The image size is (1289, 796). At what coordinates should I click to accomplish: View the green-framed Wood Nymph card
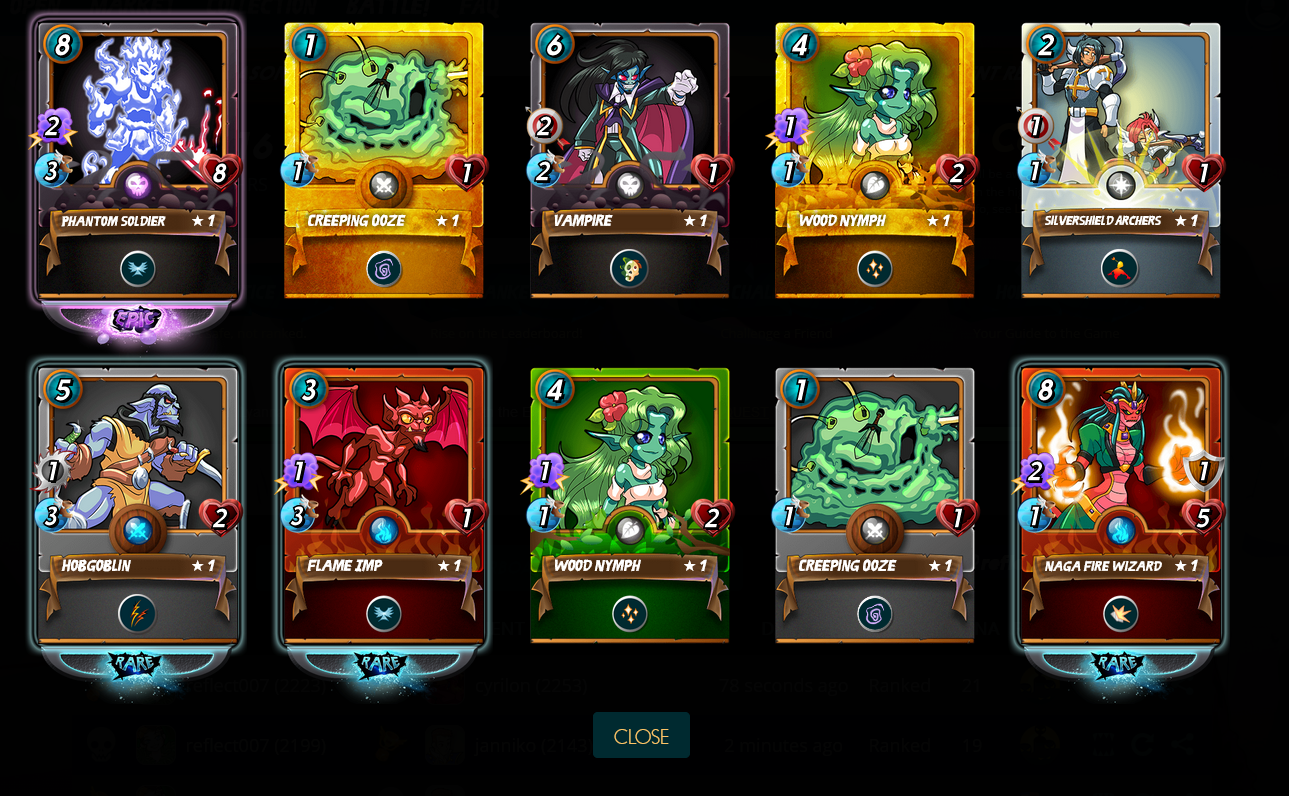629,505
